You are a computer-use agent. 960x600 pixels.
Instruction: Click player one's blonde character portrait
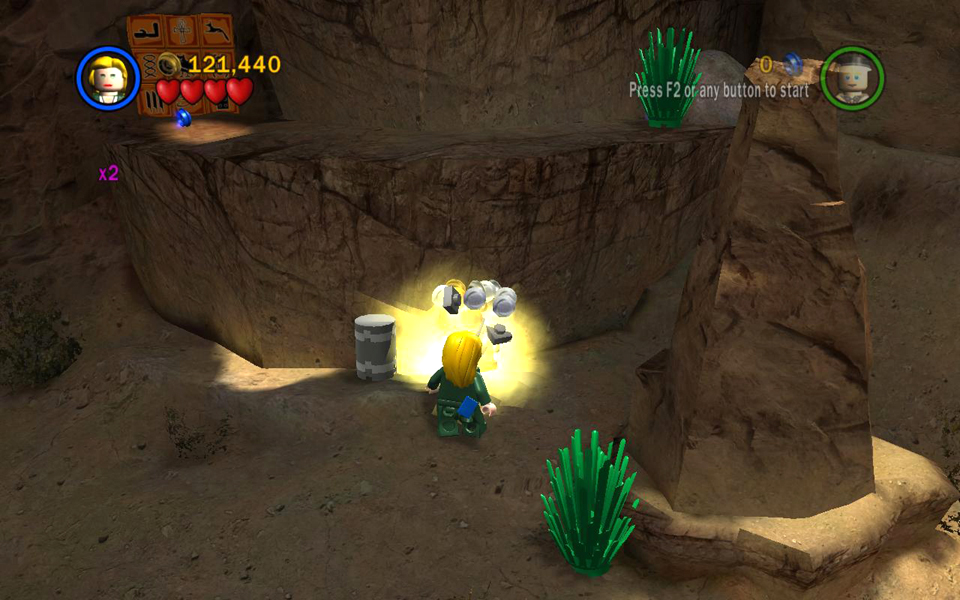point(107,78)
